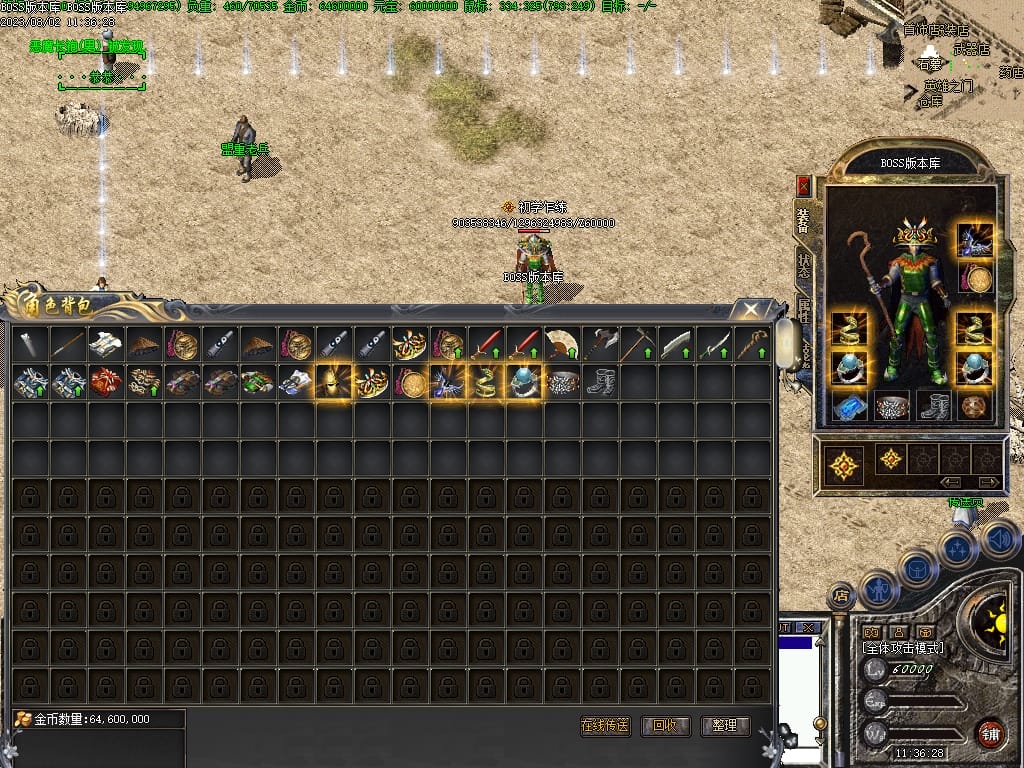Close the character equipment panel
This screenshot has height=768, width=1024.
(x=803, y=185)
